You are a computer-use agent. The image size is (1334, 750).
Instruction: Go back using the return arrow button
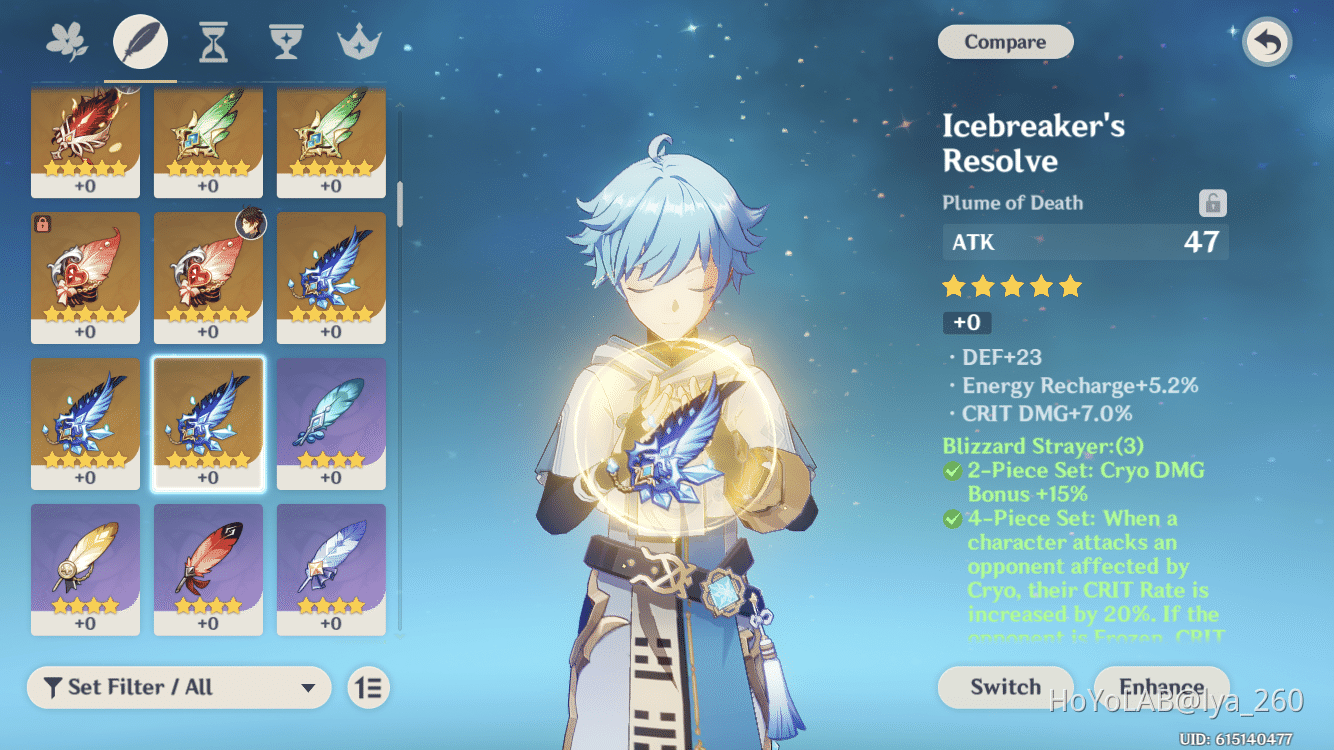(x=1267, y=43)
